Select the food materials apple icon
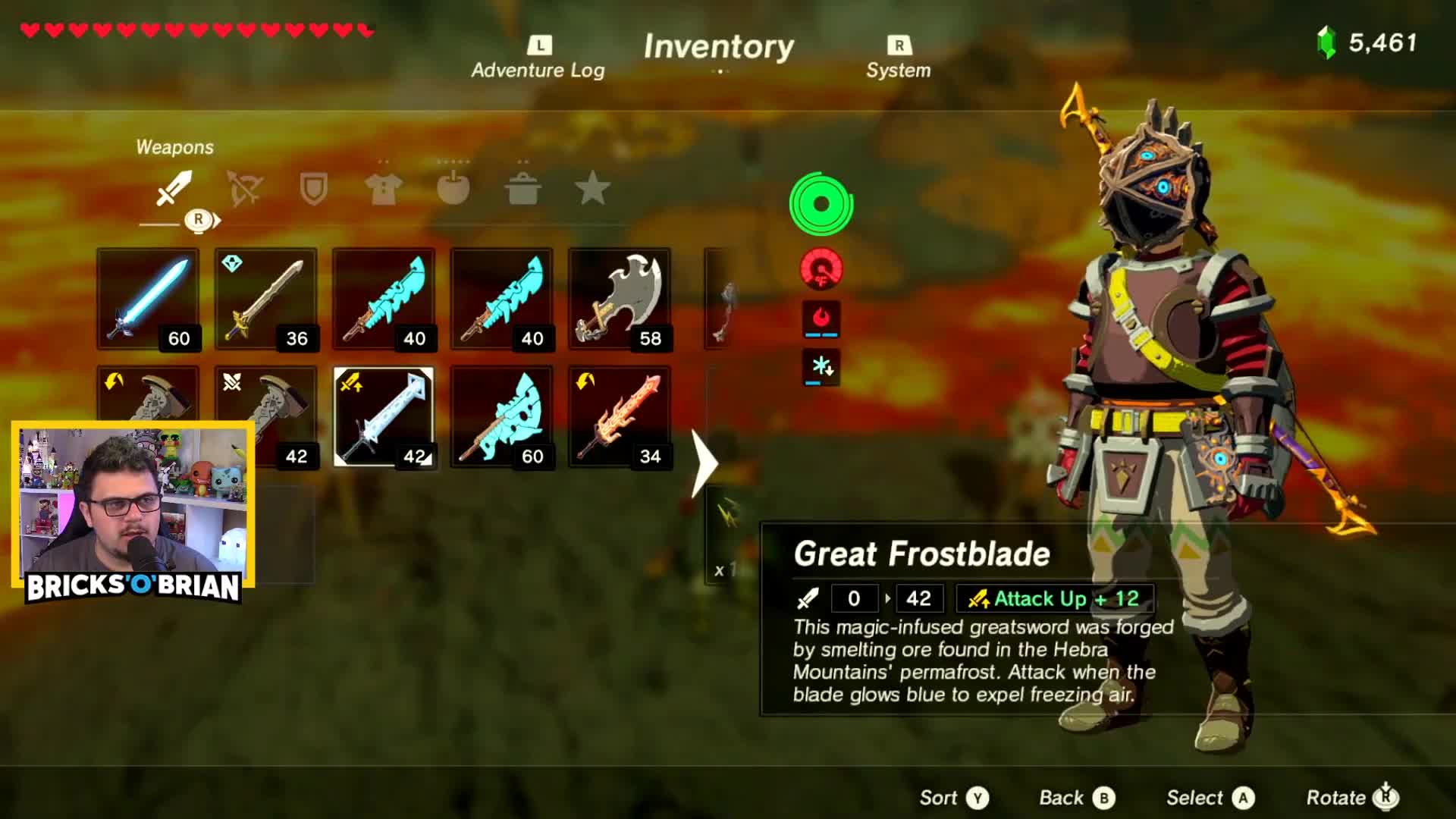Viewport: 1456px width, 819px height. [x=453, y=190]
